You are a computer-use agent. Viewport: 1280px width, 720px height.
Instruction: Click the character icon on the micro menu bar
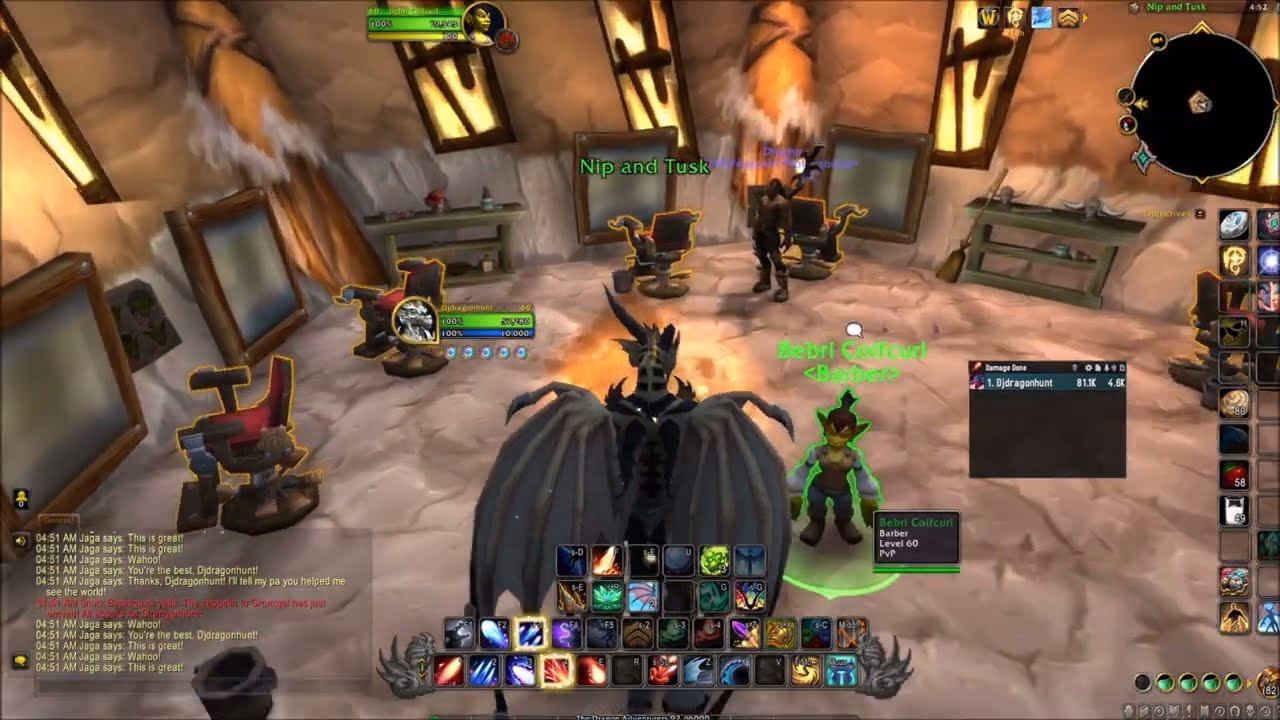[x=1128, y=710]
